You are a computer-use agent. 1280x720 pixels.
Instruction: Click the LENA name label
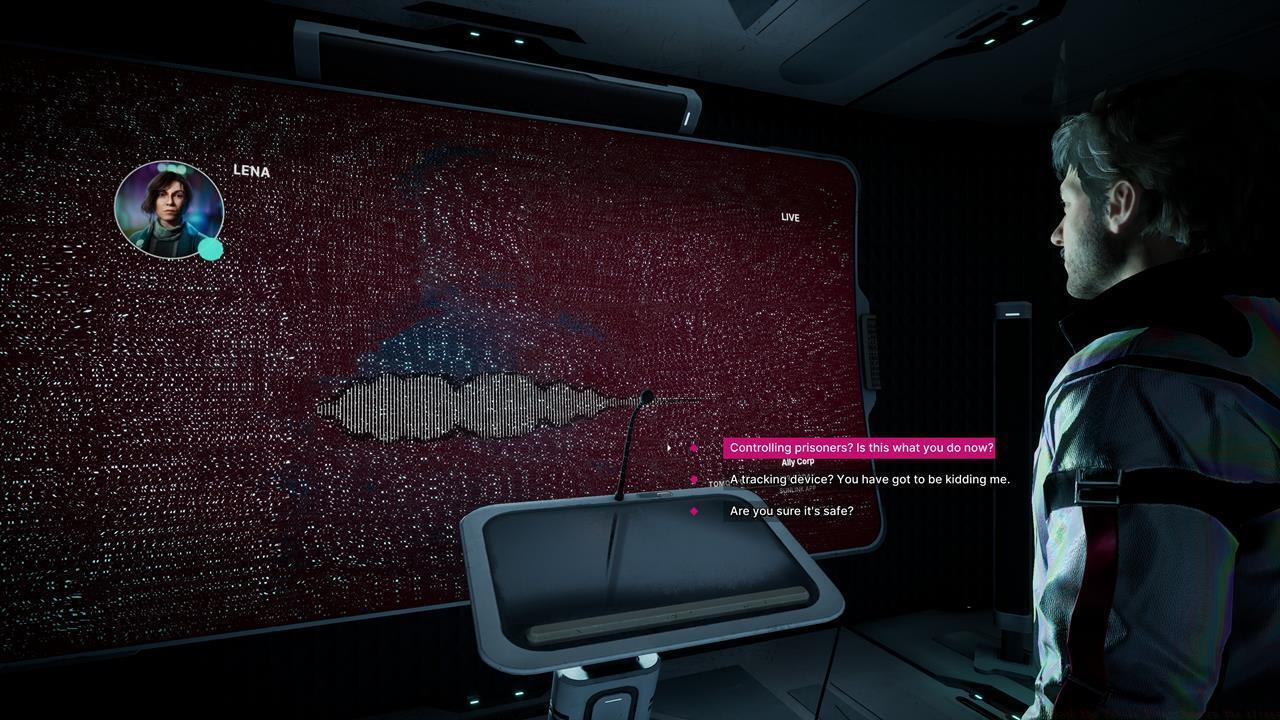tap(249, 172)
